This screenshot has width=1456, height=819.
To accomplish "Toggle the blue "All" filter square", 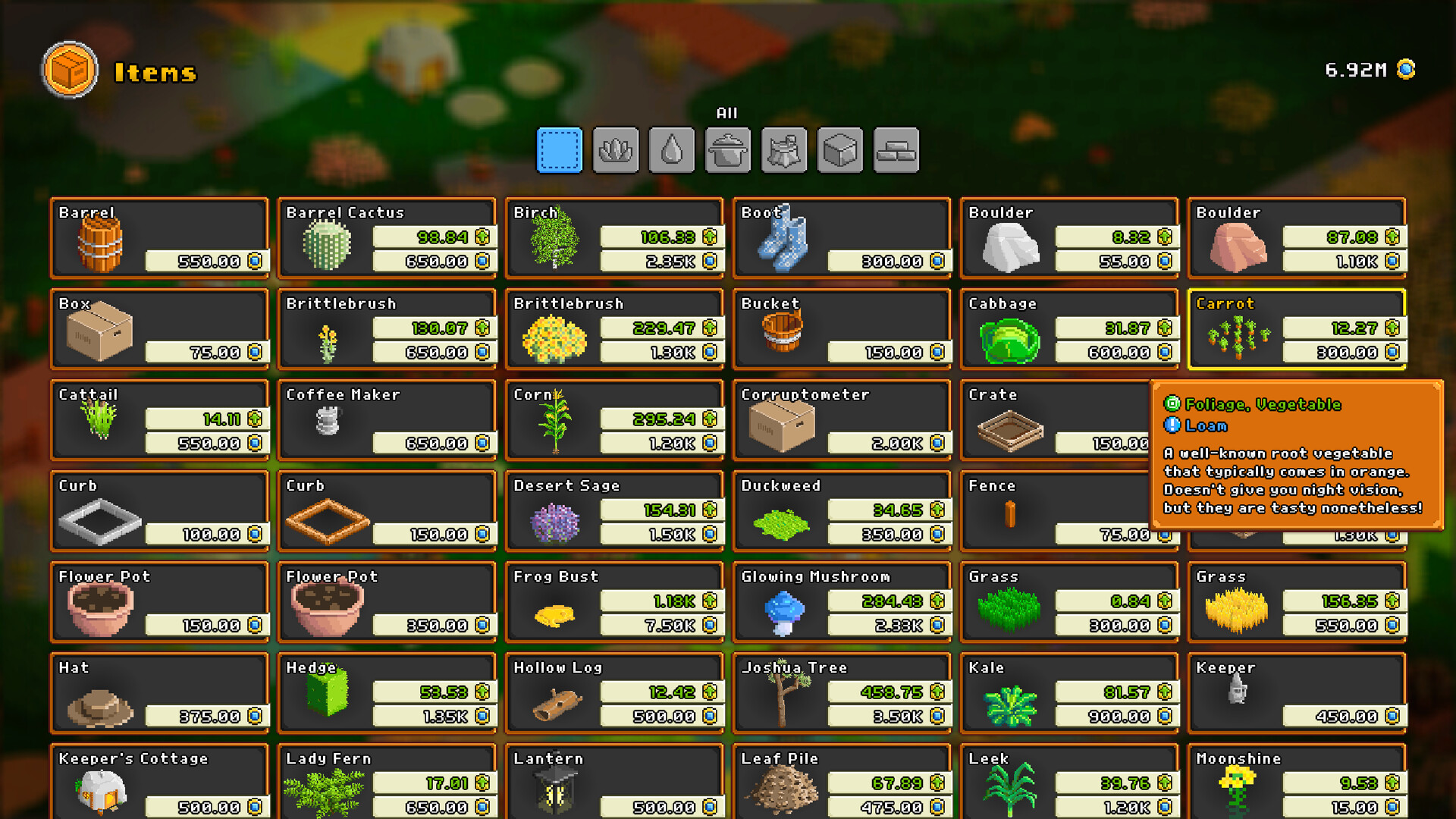I will pos(559,149).
